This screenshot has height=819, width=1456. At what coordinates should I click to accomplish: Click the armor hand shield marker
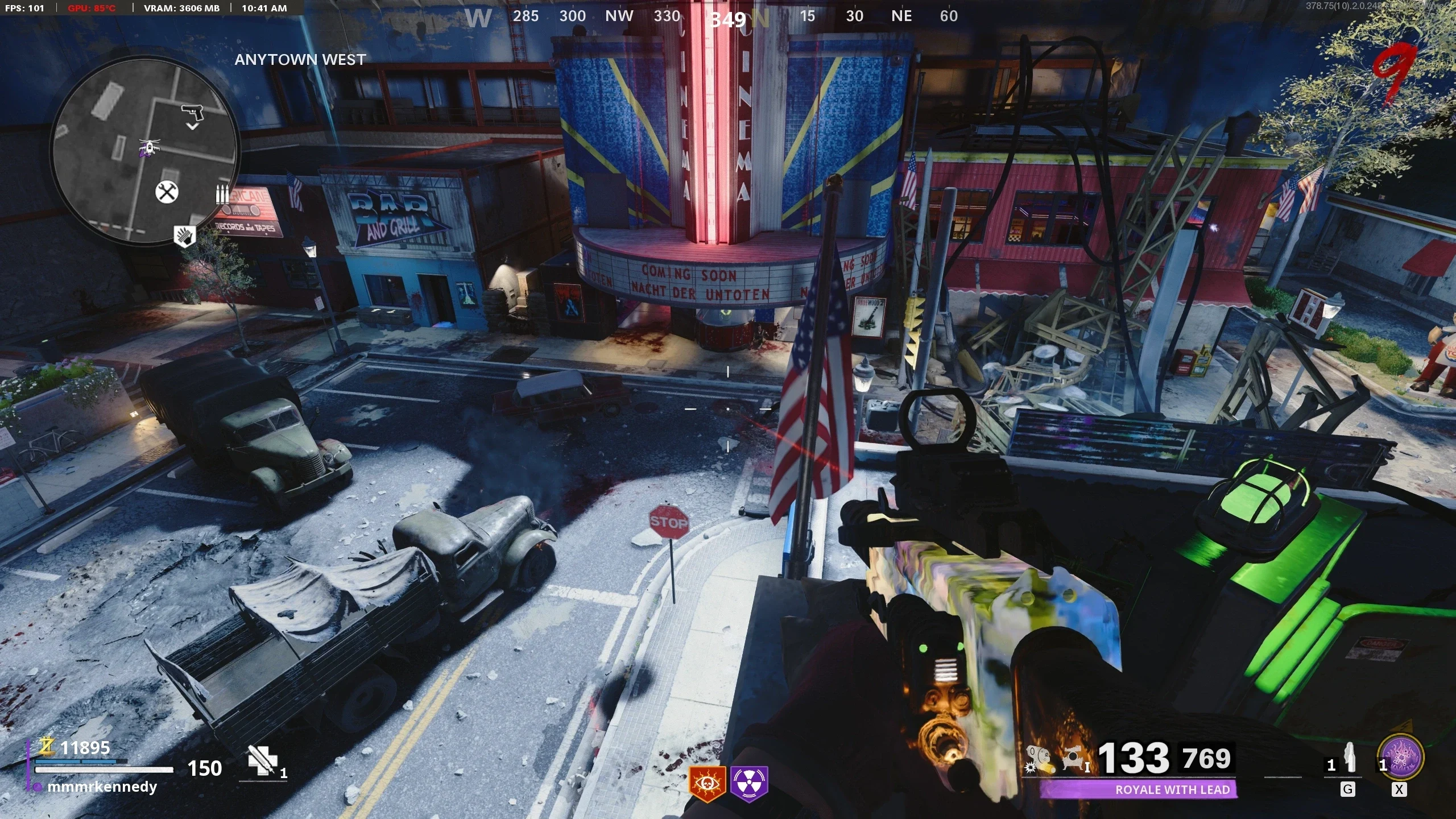click(184, 235)
